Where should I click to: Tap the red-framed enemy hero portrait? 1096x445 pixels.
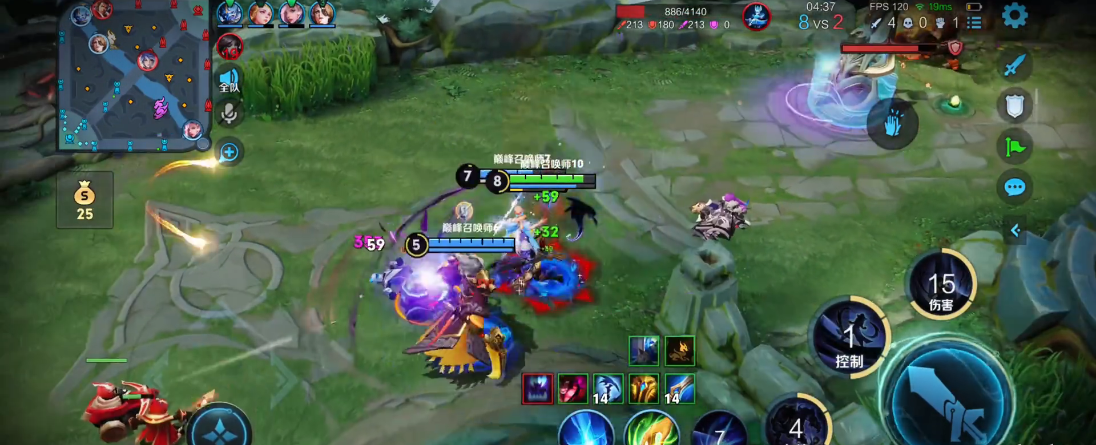tap(230, 46)
